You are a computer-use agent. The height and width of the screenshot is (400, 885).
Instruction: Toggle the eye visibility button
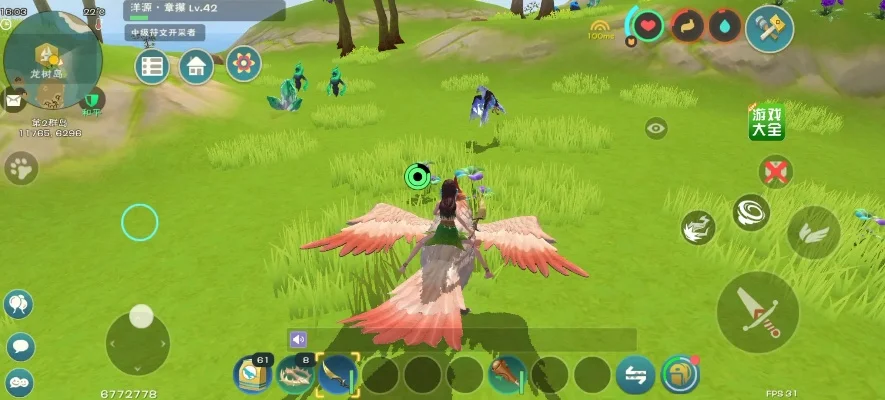656,128
